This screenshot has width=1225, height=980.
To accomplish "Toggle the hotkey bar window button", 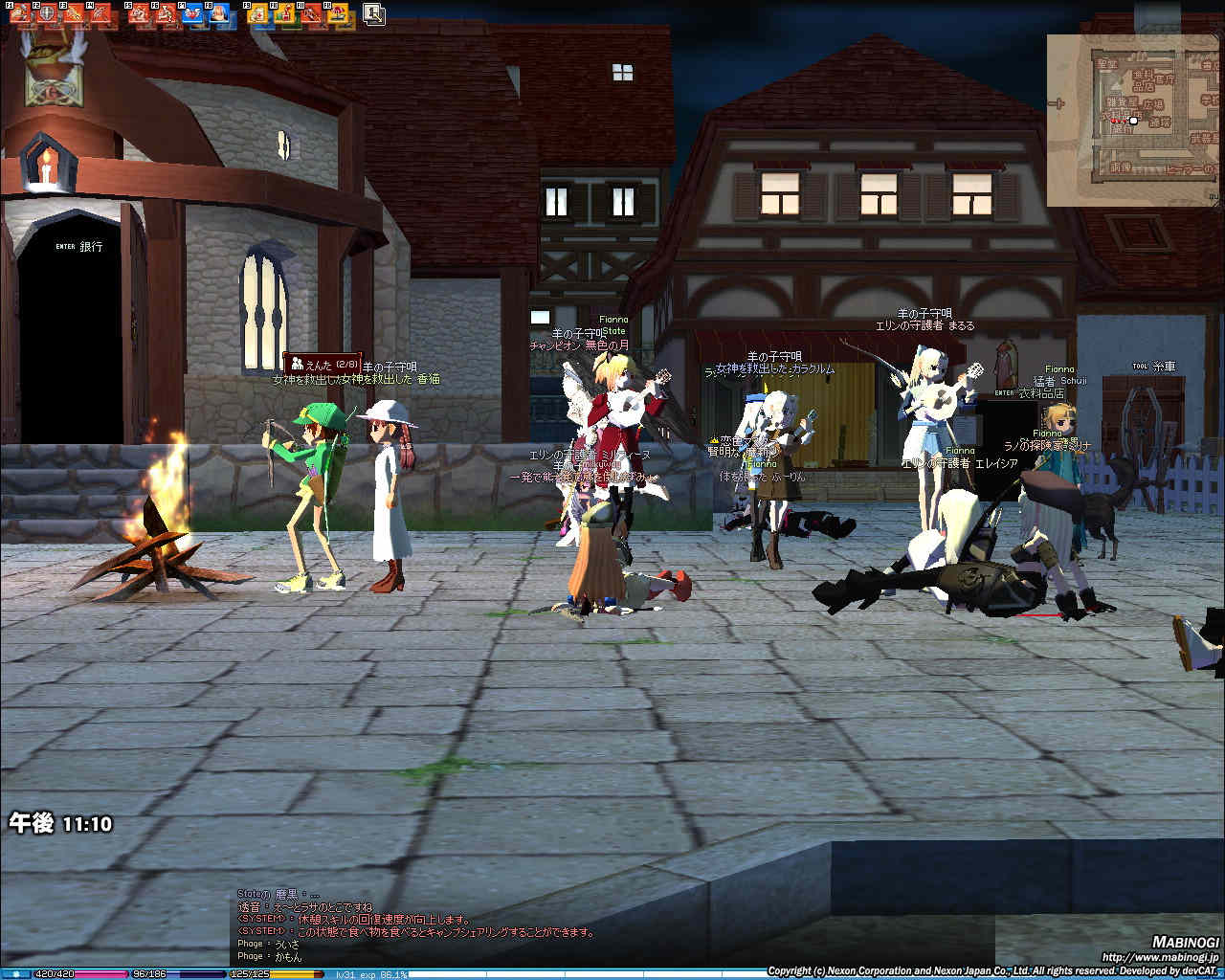I will [373, 13].
